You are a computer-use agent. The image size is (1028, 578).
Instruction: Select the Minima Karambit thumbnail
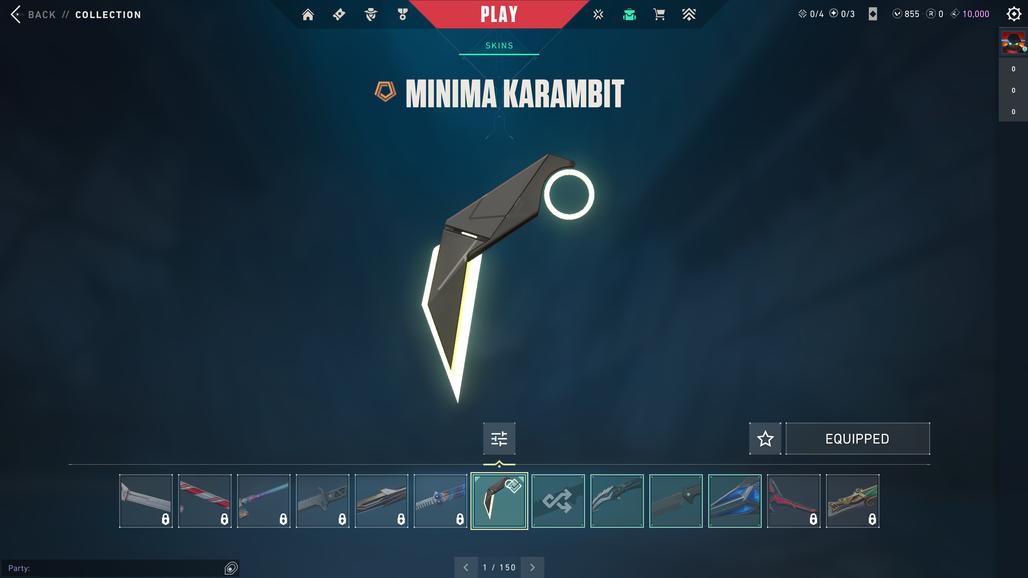click(499, 501)
